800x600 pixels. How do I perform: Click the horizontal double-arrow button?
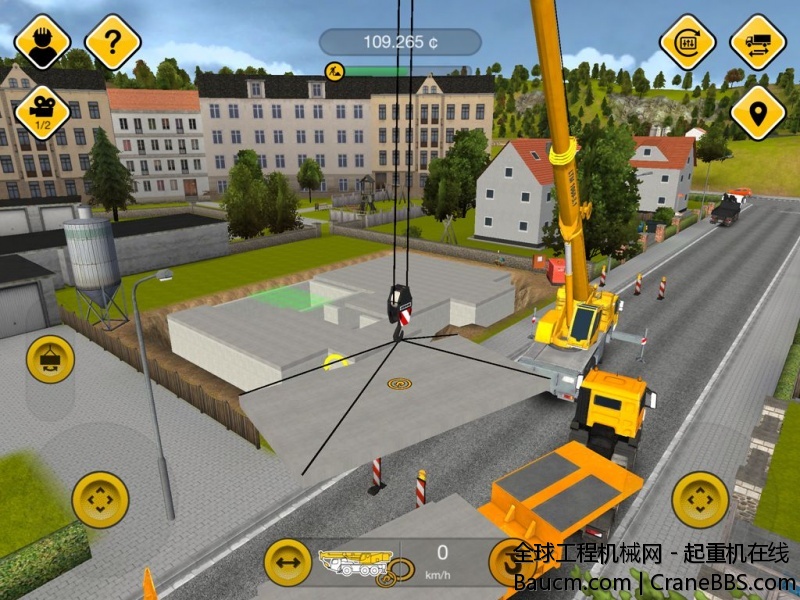pos(287,563)
